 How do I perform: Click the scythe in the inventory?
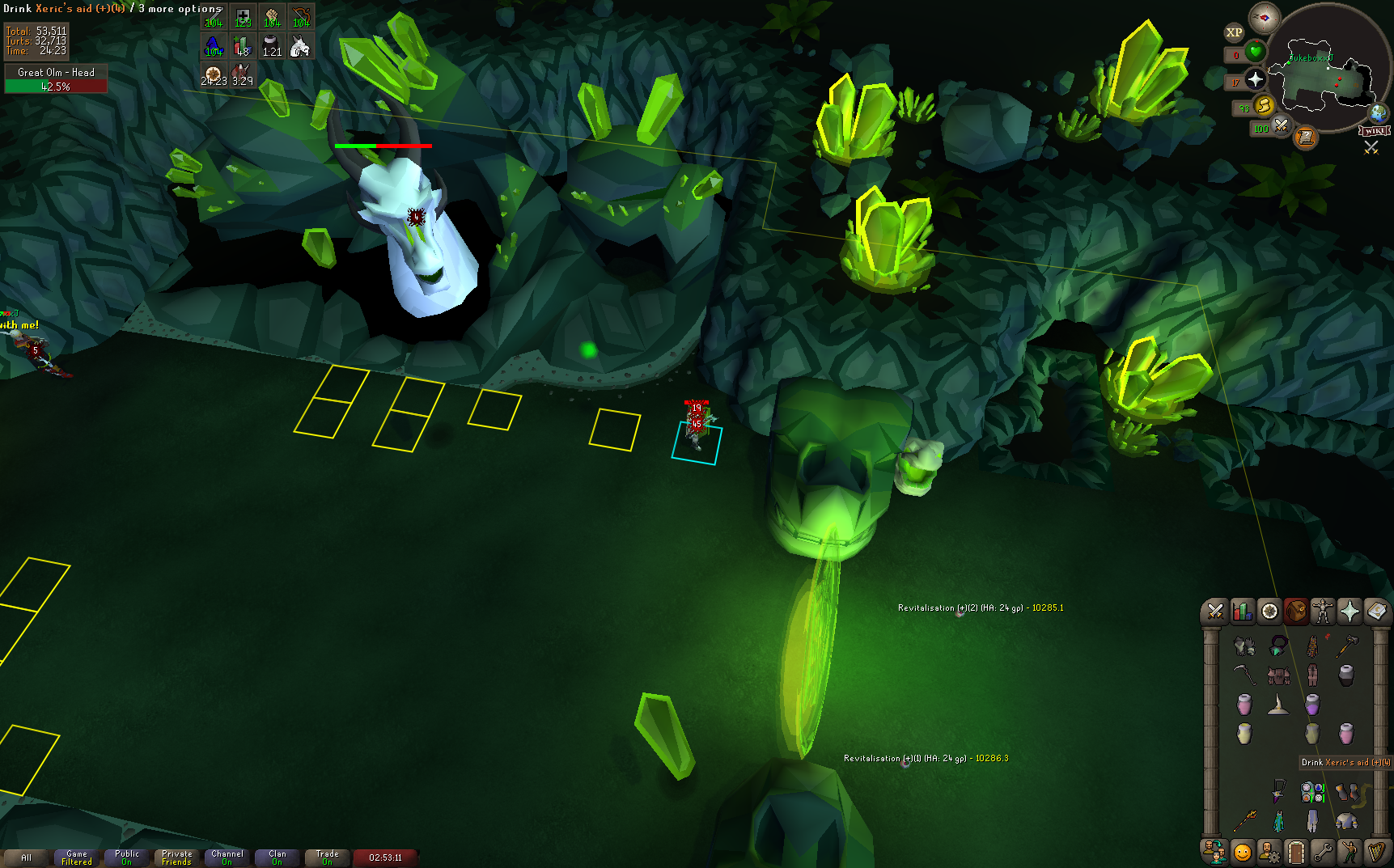coord(1244,674)
